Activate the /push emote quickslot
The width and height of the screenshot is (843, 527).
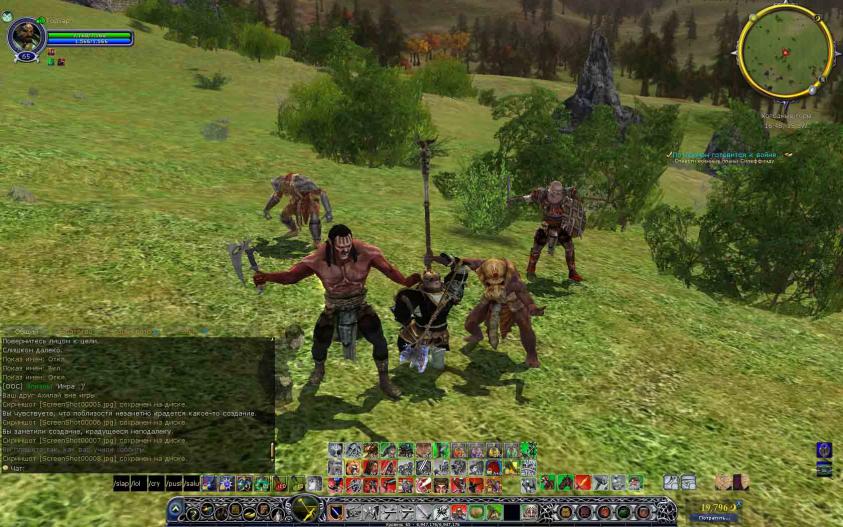tap(174, 484)
